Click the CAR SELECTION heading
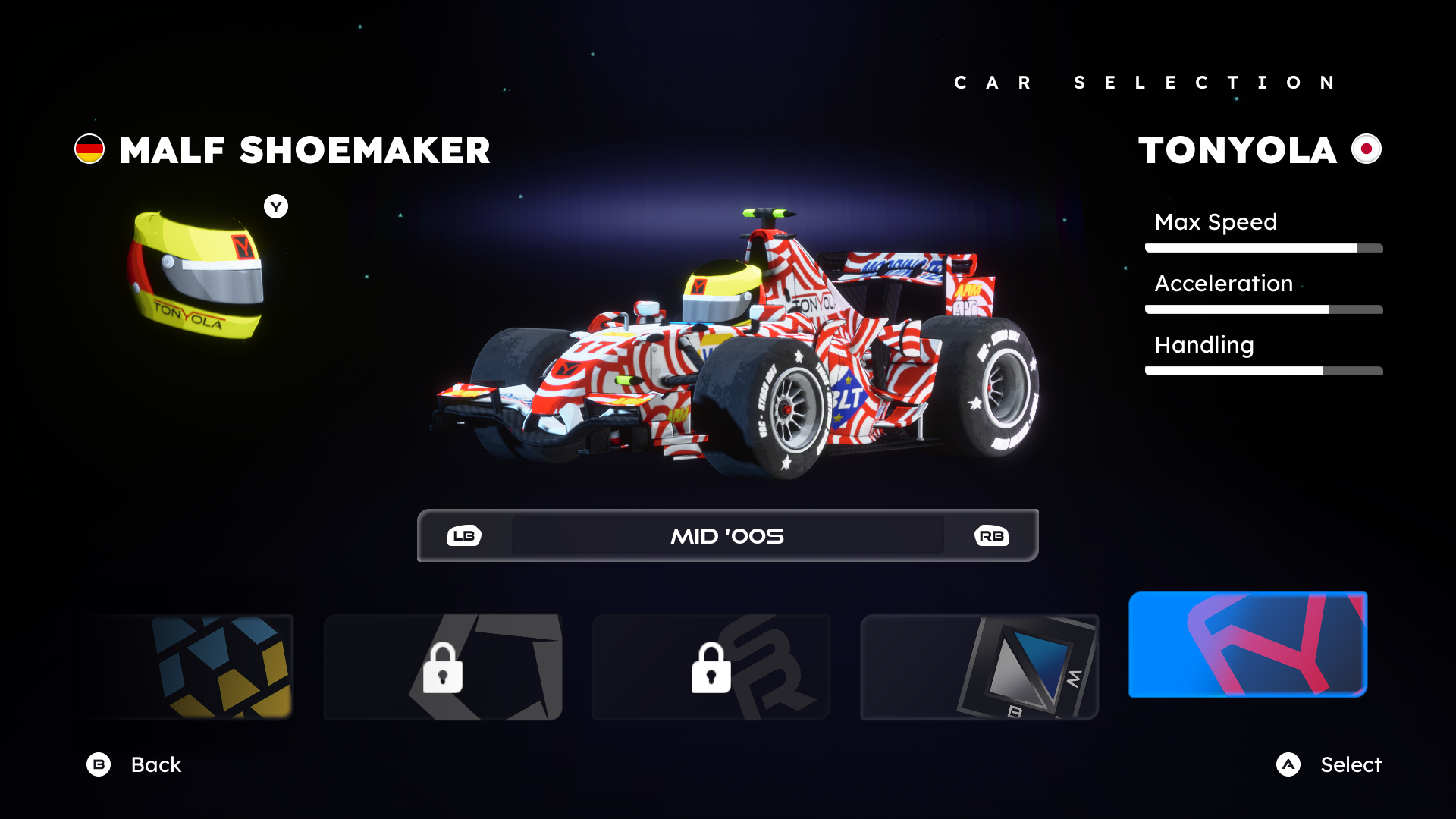The width and height of the screenshot is (1456, 819). [1145, 82]
